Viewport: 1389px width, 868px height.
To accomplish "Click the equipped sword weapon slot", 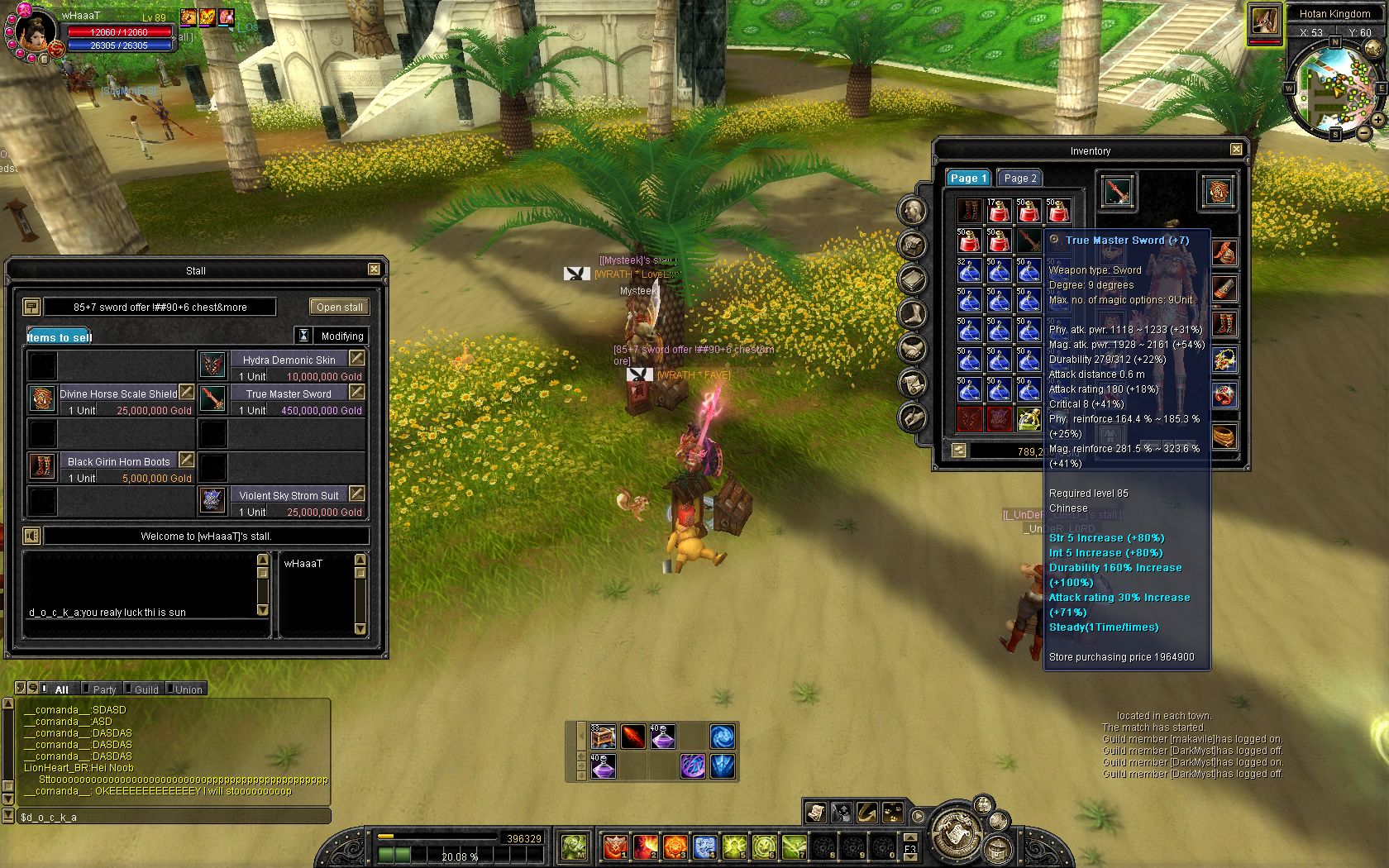I will click(1116, 192).
